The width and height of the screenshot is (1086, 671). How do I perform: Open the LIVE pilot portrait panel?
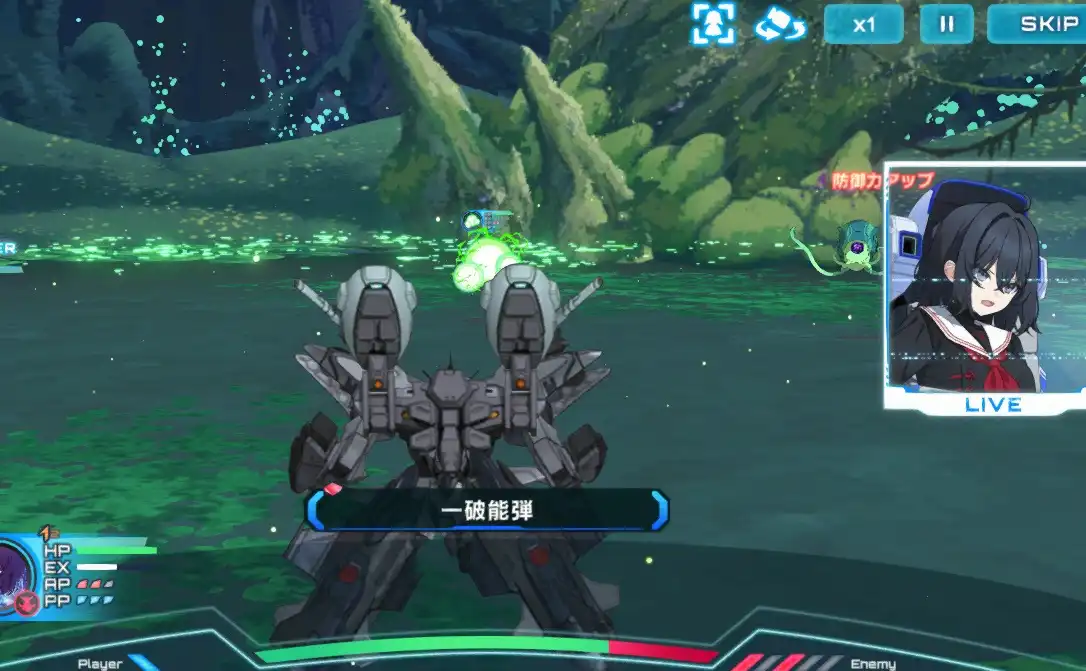point(986,288)
